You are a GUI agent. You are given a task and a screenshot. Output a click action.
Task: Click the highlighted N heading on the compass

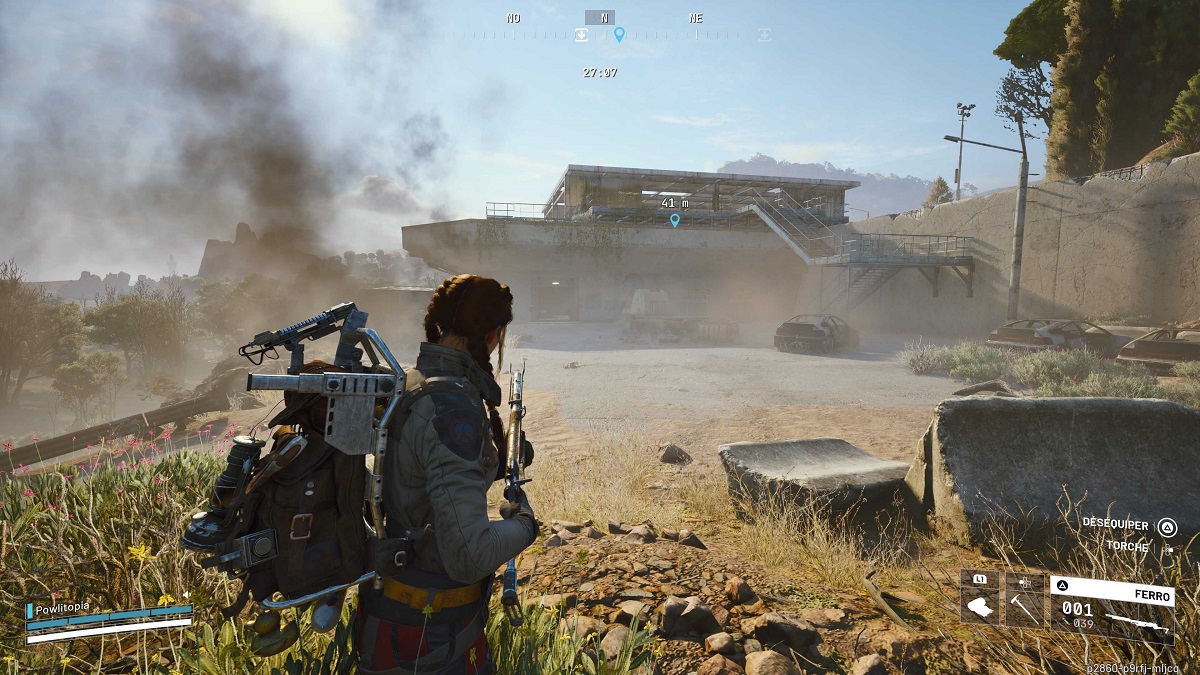coord(600,17)
